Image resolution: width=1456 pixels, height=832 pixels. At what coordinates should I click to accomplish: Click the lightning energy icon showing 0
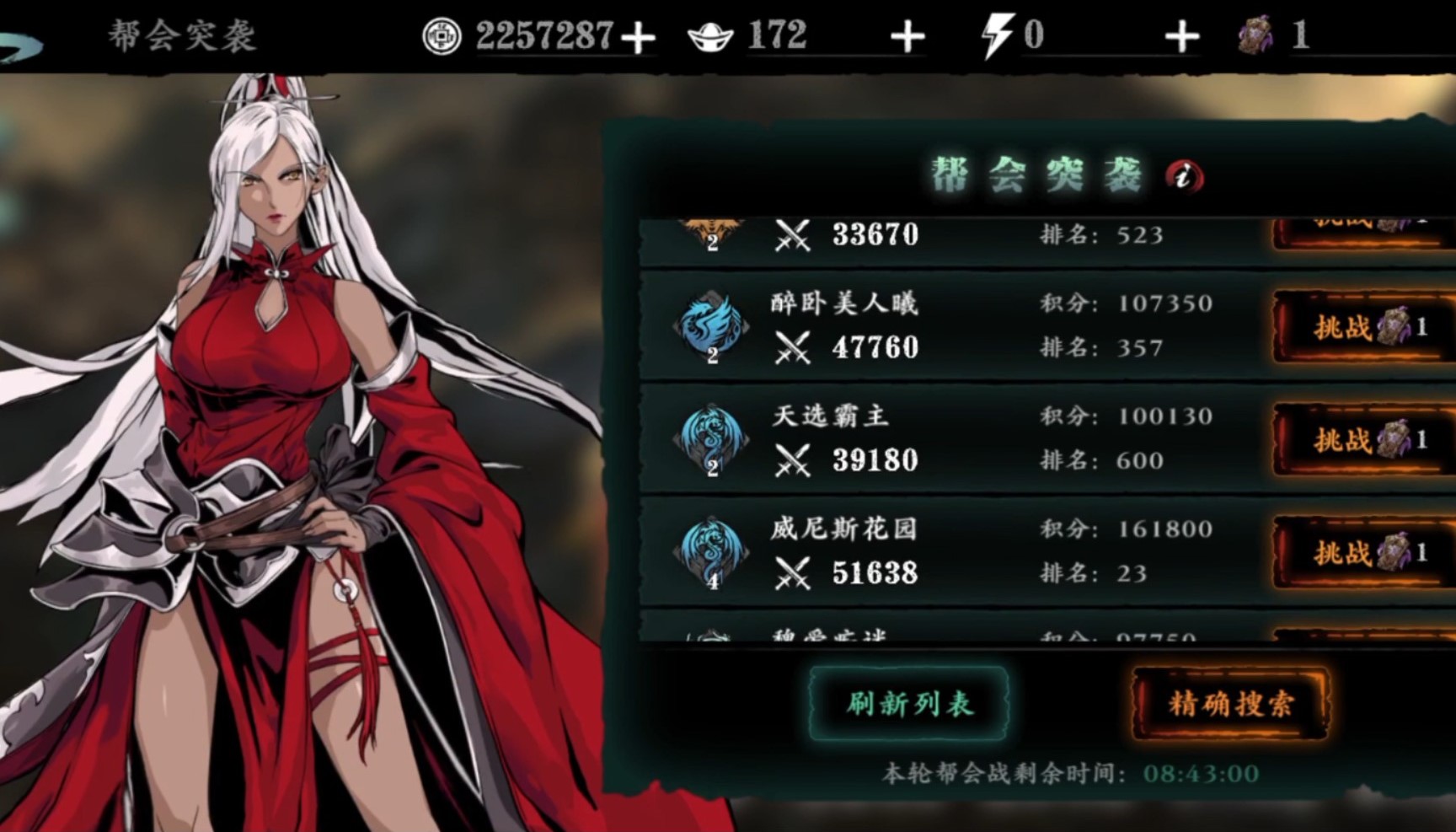pyautogui.click(x=996, y=35)
